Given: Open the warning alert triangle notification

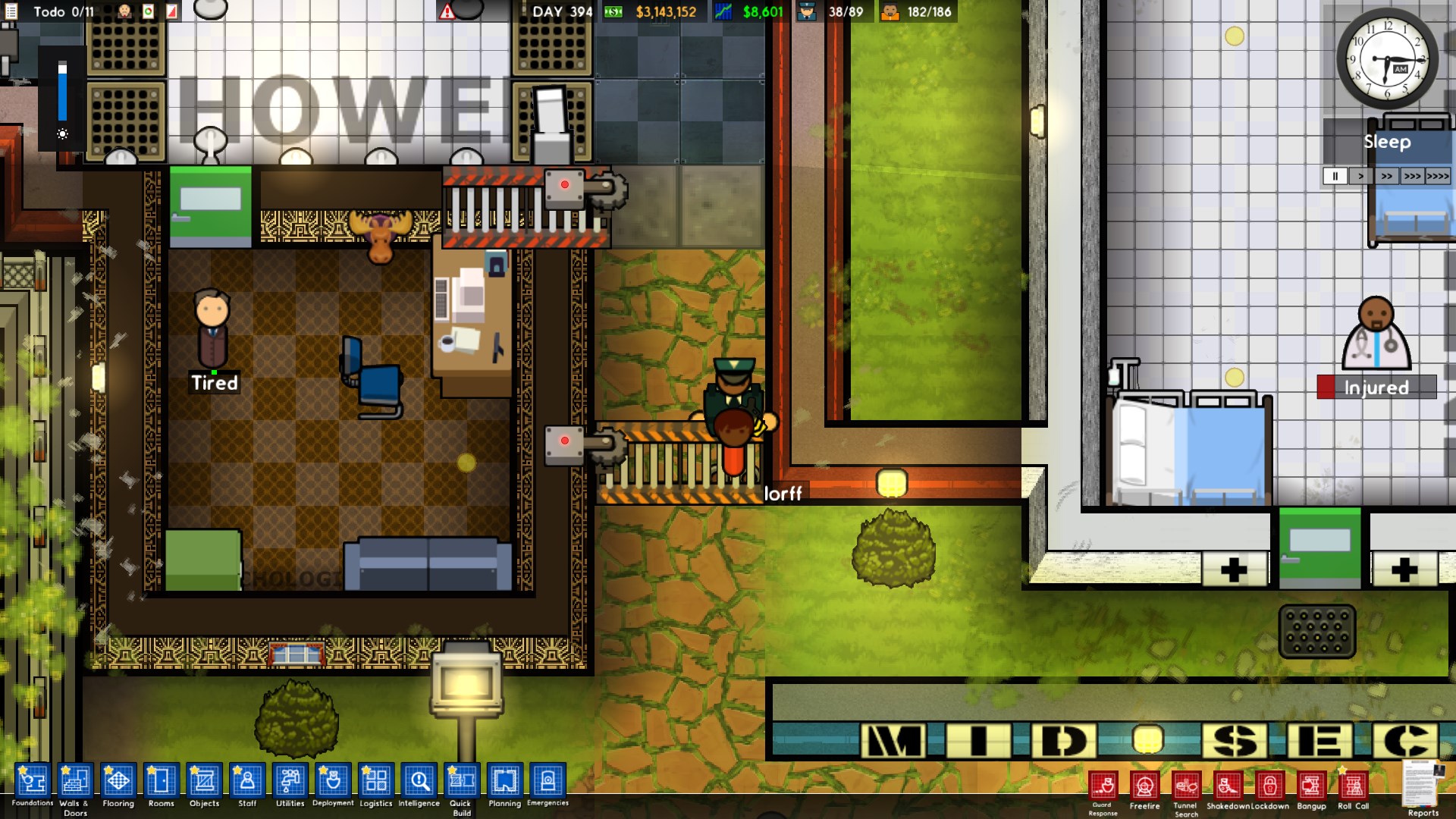Looking at the screenshot, I should pos(449,11).
